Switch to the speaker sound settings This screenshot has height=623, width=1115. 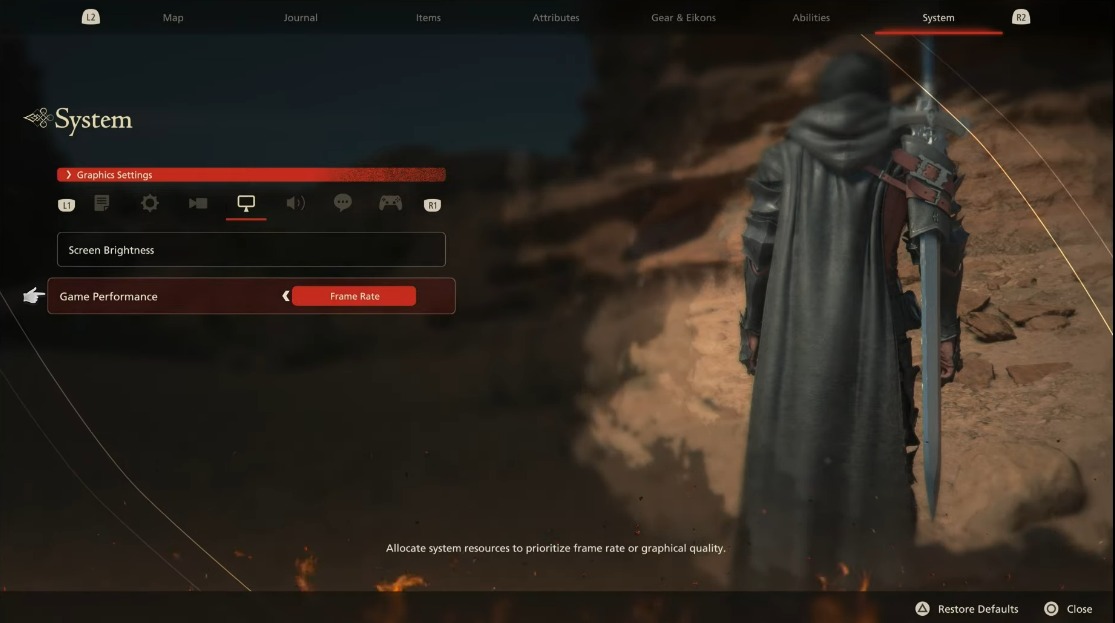[295, 203]
